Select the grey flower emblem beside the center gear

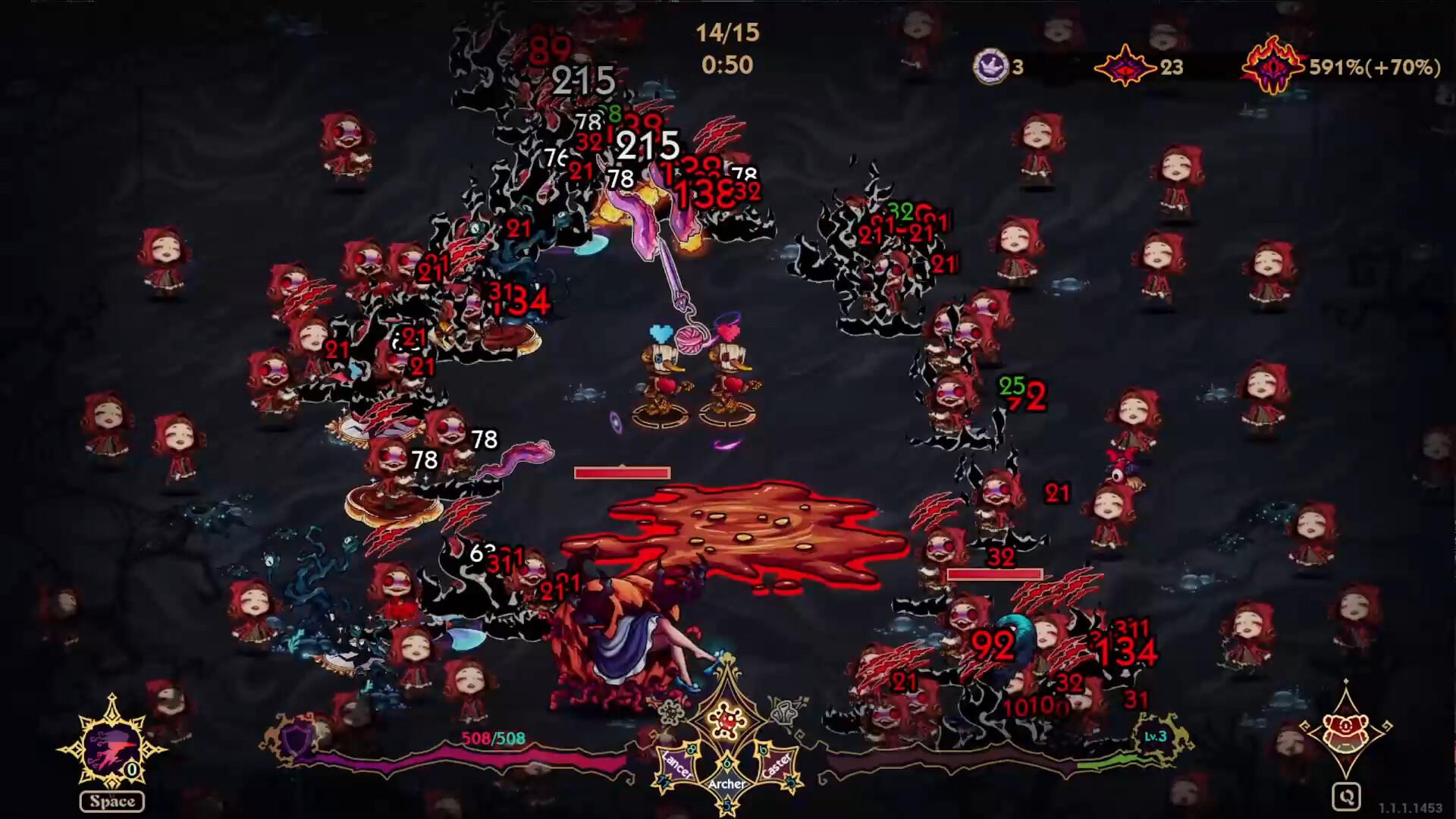[x=670, y=712]
